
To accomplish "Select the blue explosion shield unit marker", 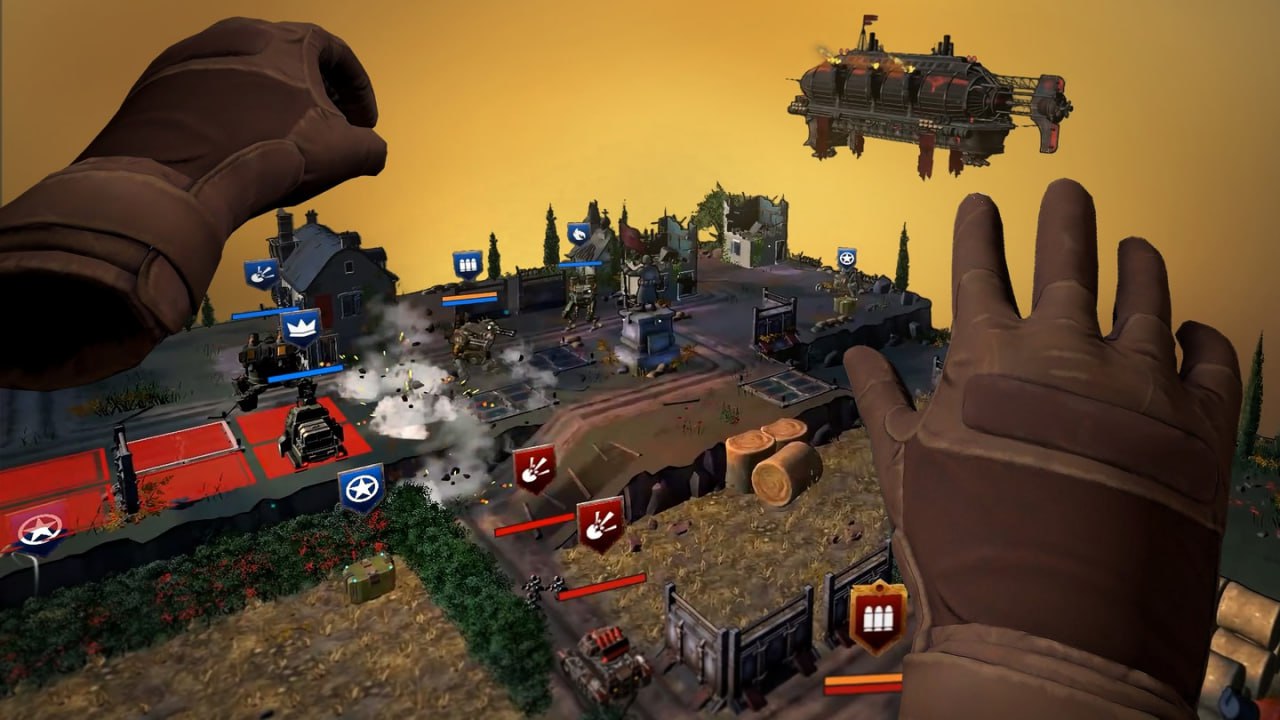I will 261,273.
